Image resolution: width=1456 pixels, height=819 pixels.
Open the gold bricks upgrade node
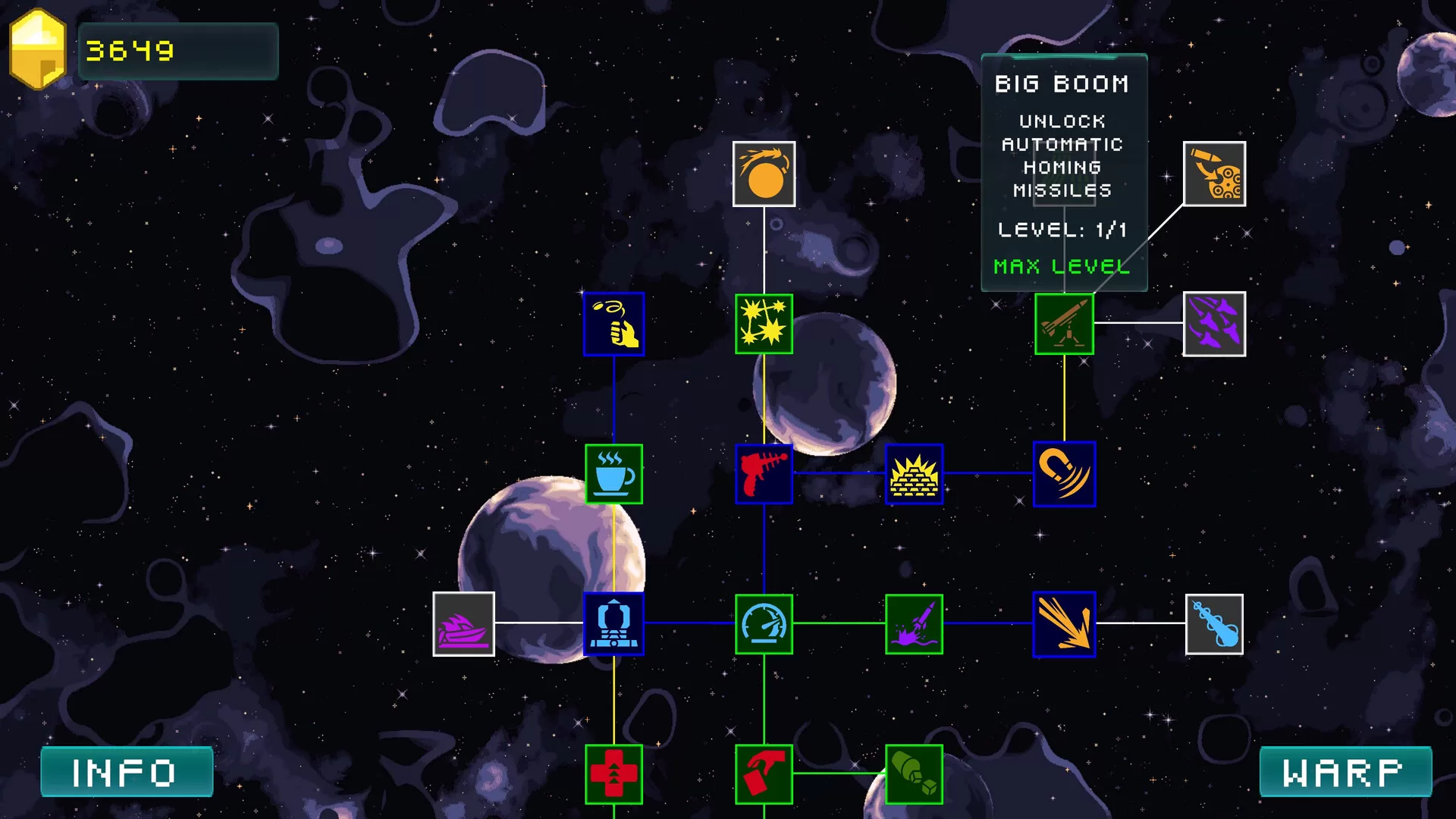click(914, 474)
